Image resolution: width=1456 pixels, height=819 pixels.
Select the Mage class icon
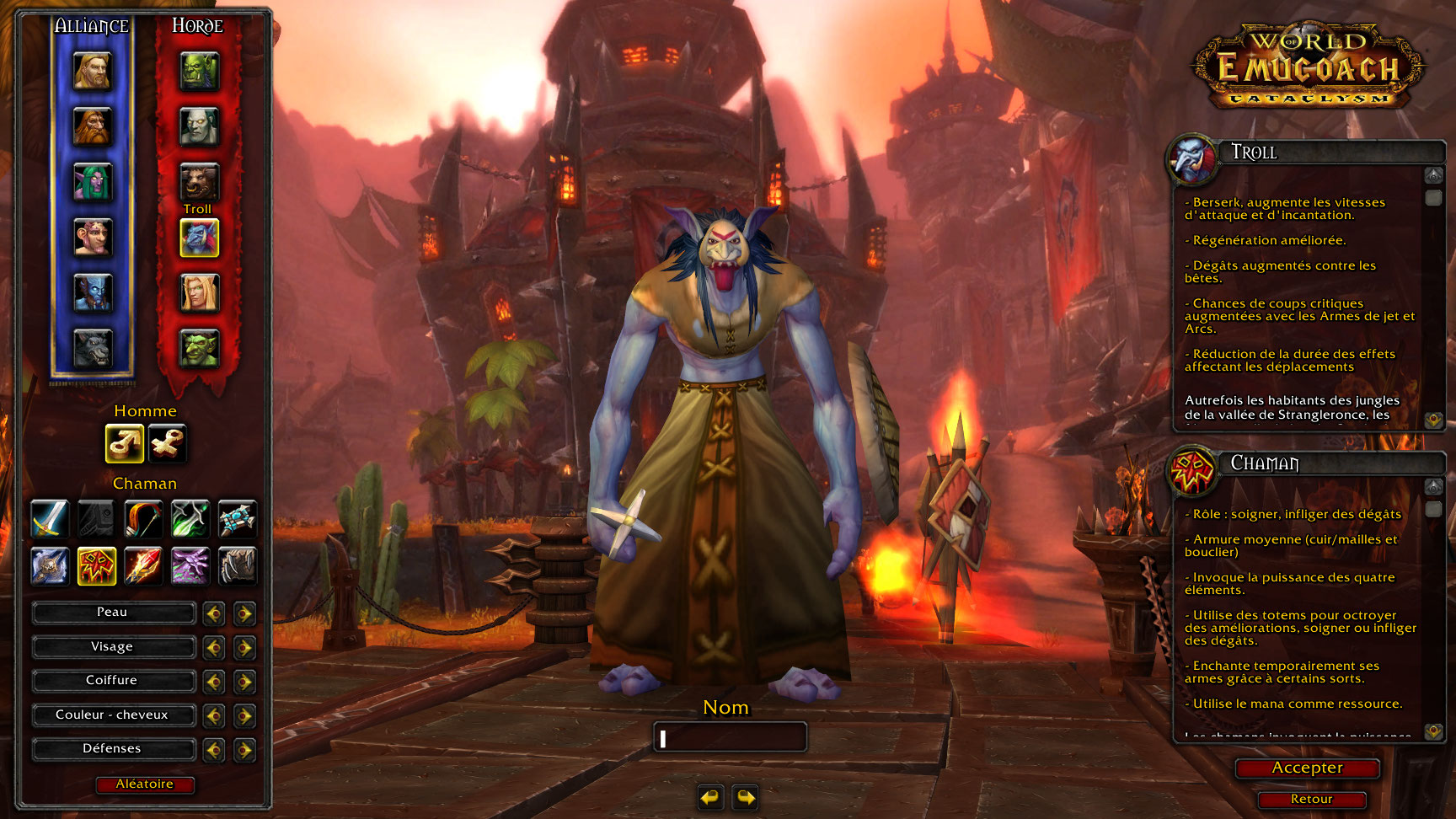pos(143,565)
